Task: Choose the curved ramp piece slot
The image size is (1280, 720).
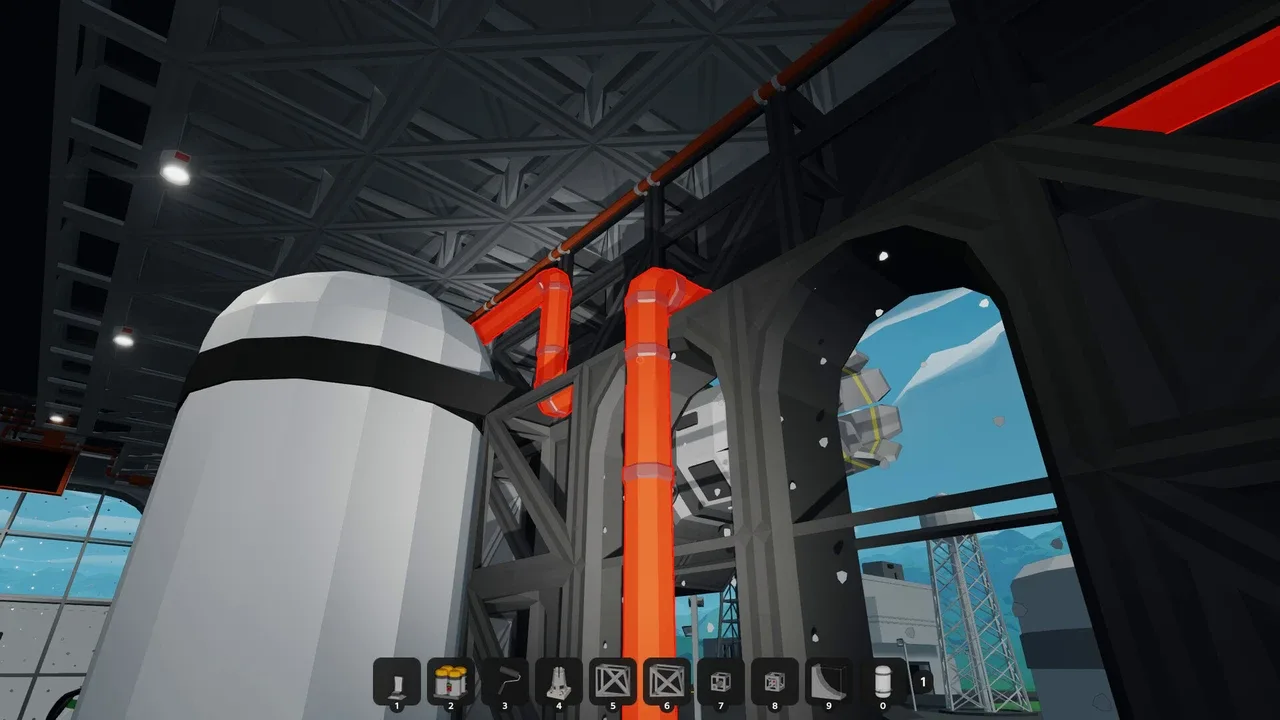Action: [x=829, y=681]
